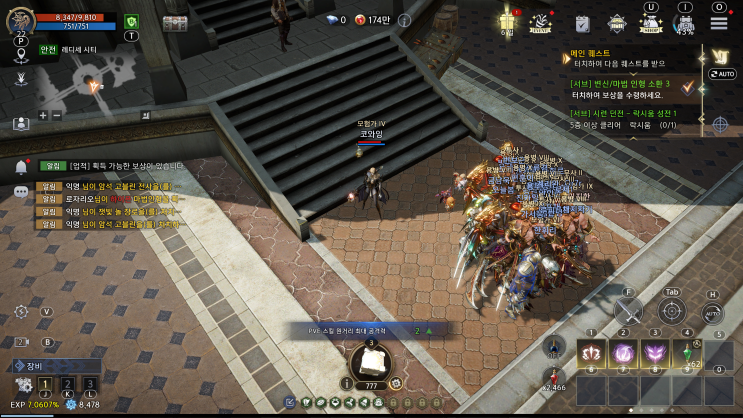Use the purple swirl skill
This screenshot has height=418, width=743.
(625, 352)
